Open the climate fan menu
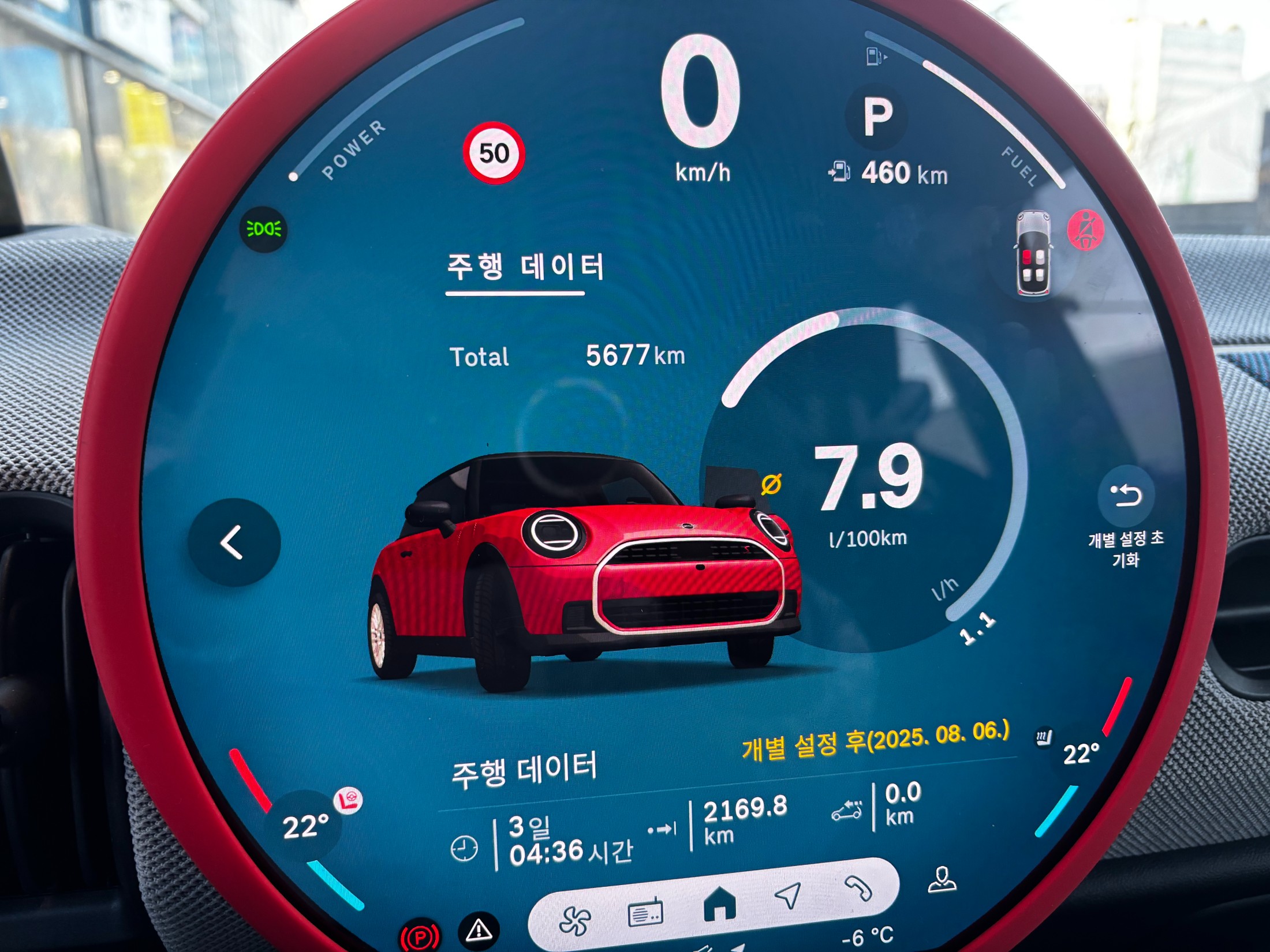 (575, 920)
